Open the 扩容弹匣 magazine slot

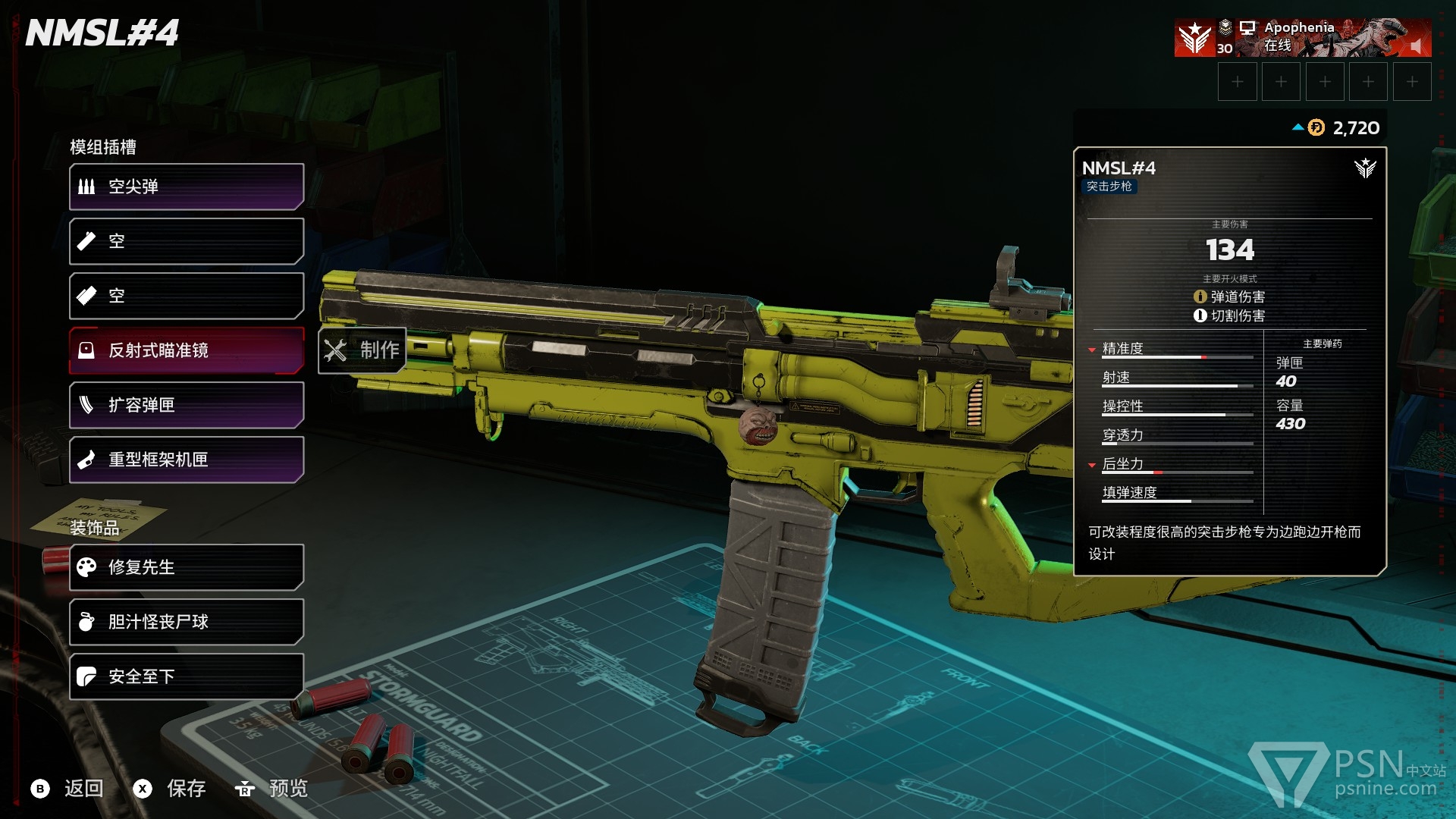tap(187, 405)
